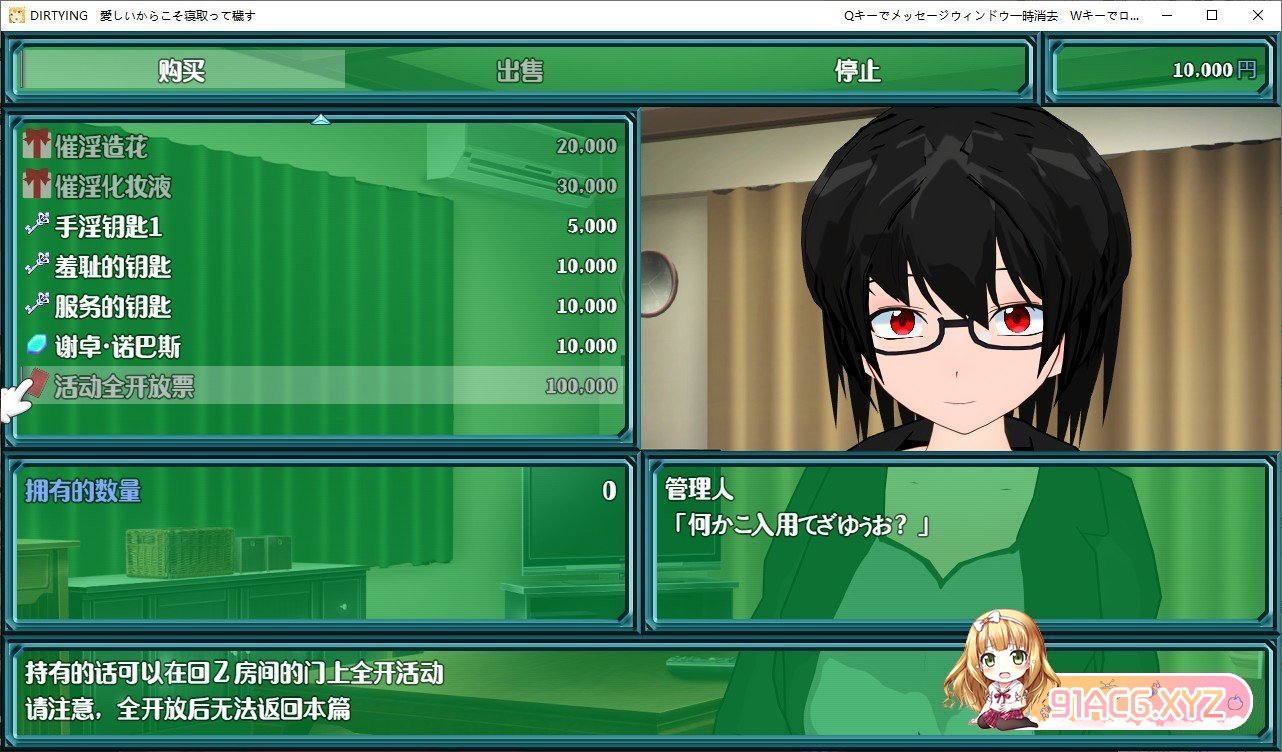Select the 活动全开放票 ticket for 100,000
Screen dimensions: 1282x752
coord(320,386)
